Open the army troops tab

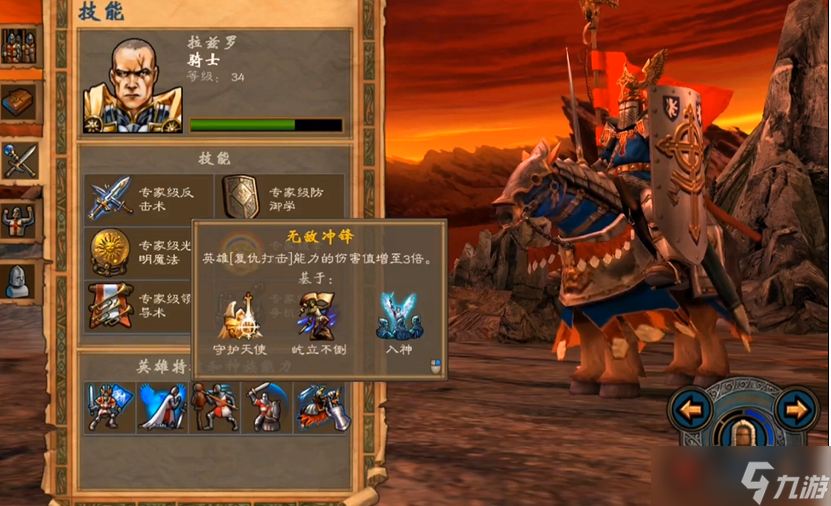click(x=19, y=45)
